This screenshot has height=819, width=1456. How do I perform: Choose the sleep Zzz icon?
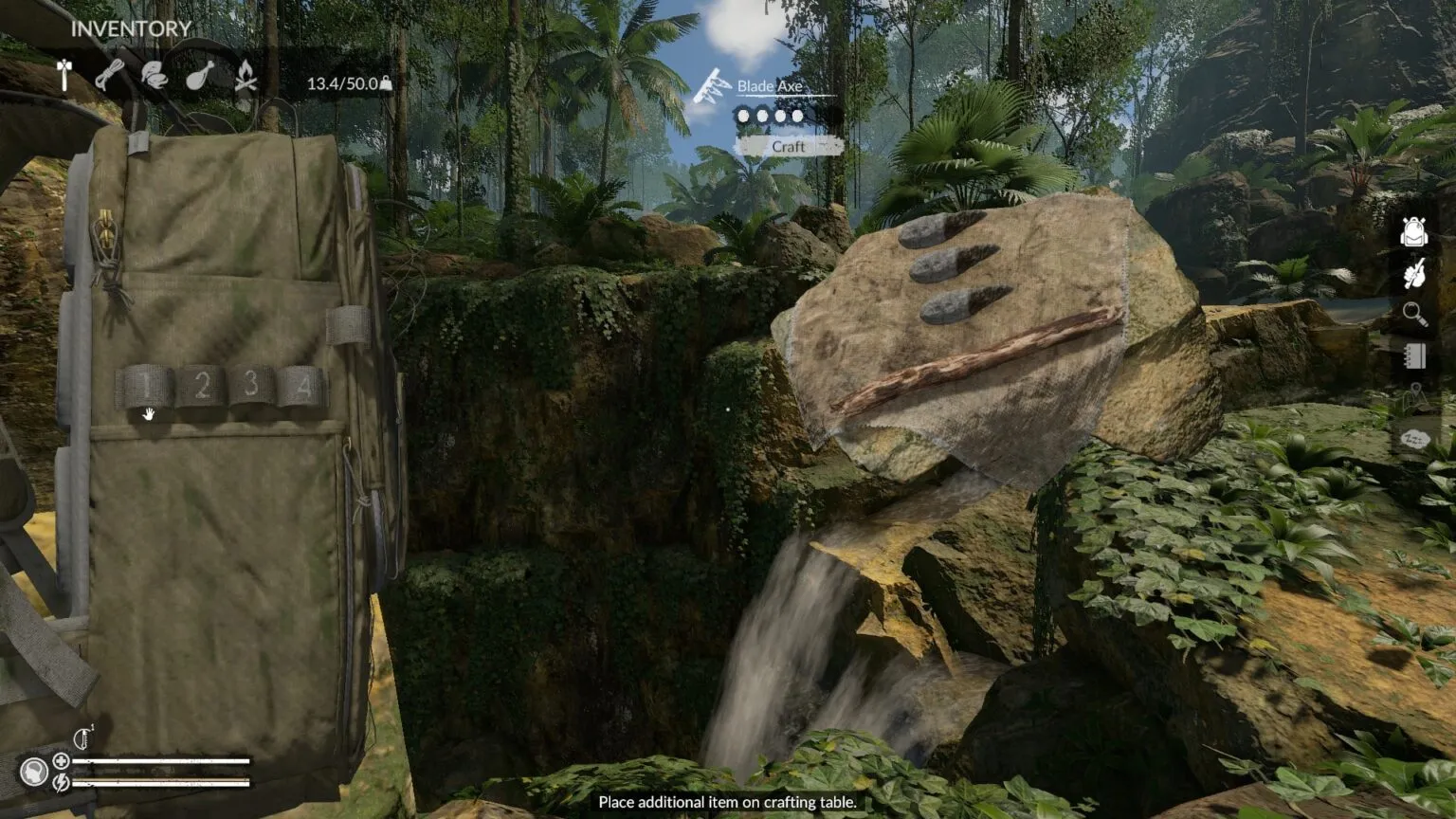coord(1414,439)
